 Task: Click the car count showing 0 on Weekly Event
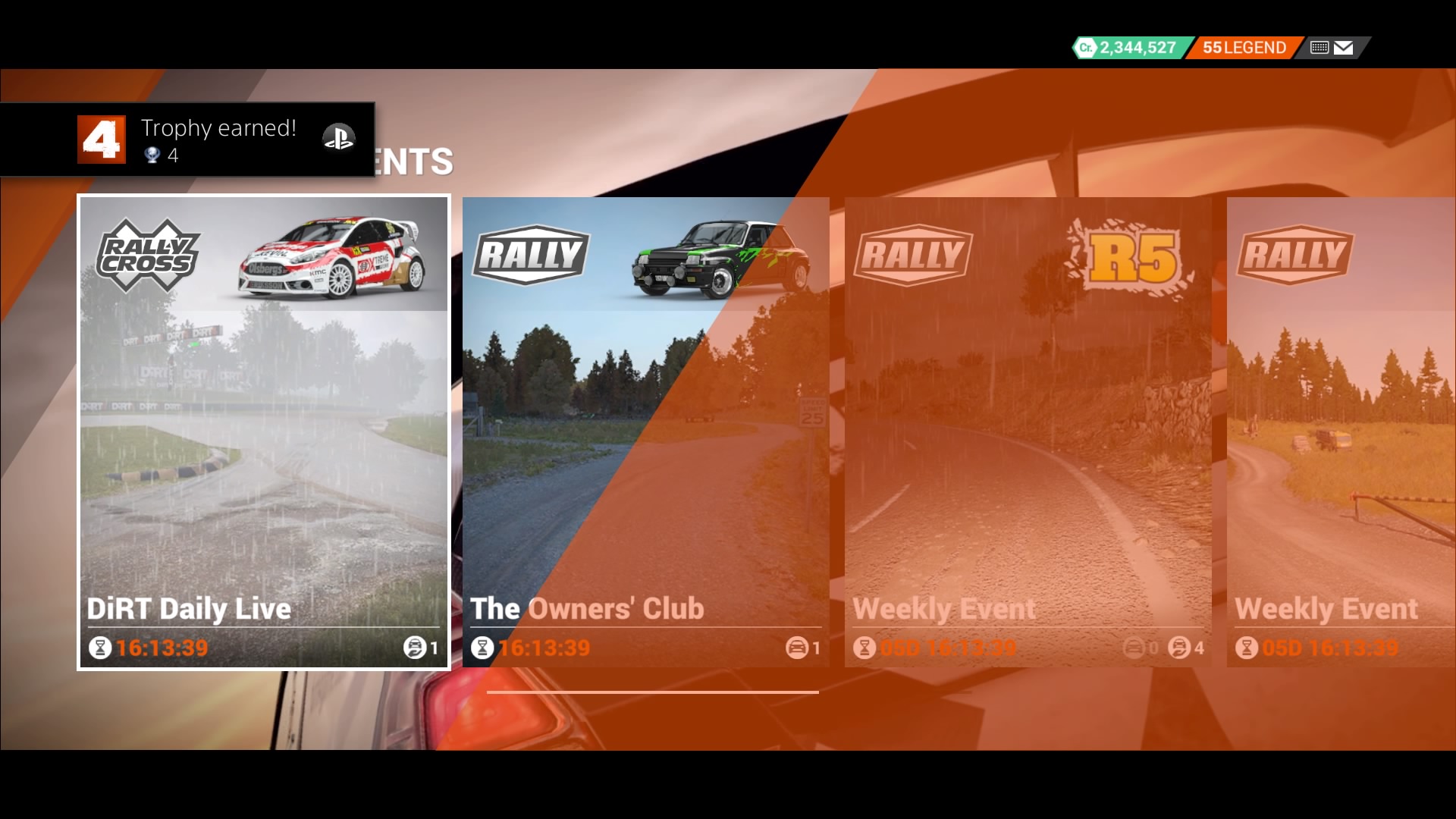click(1134, 649)
